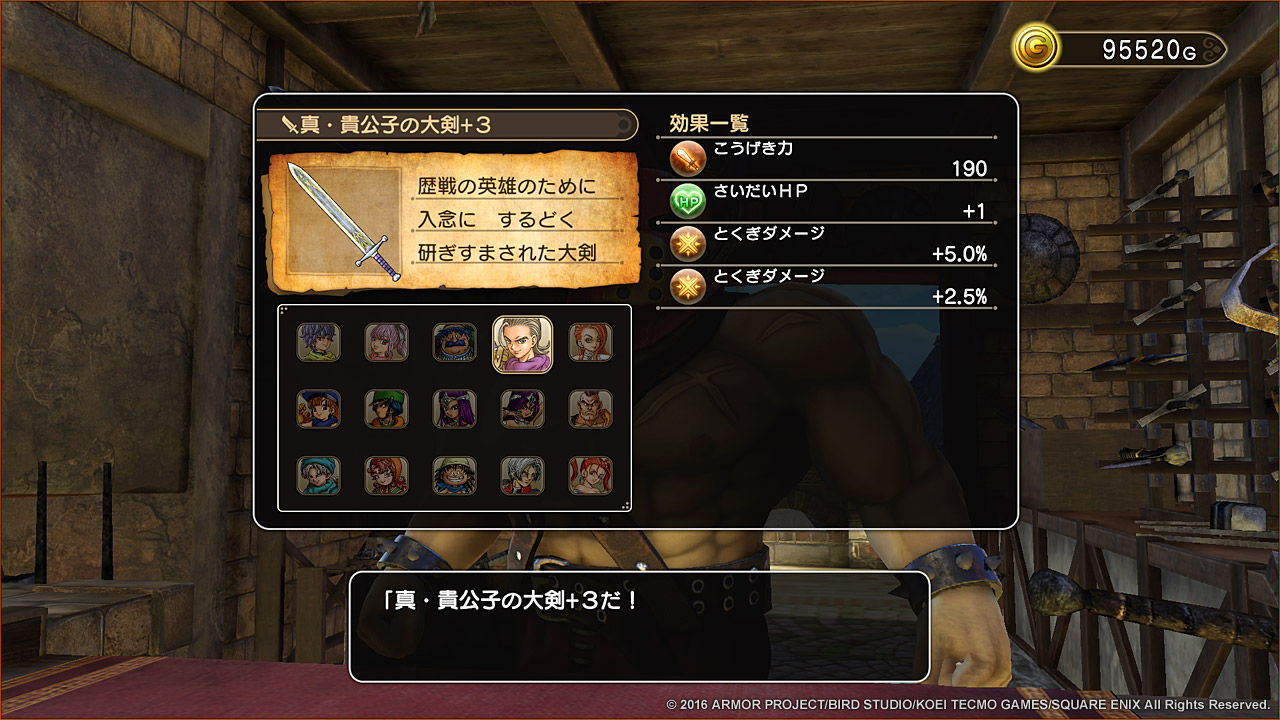The width and height of the screenshot is (1280, 720).
Task: Click the highlighted blond hero portrait
Action: tap(522, 342)
